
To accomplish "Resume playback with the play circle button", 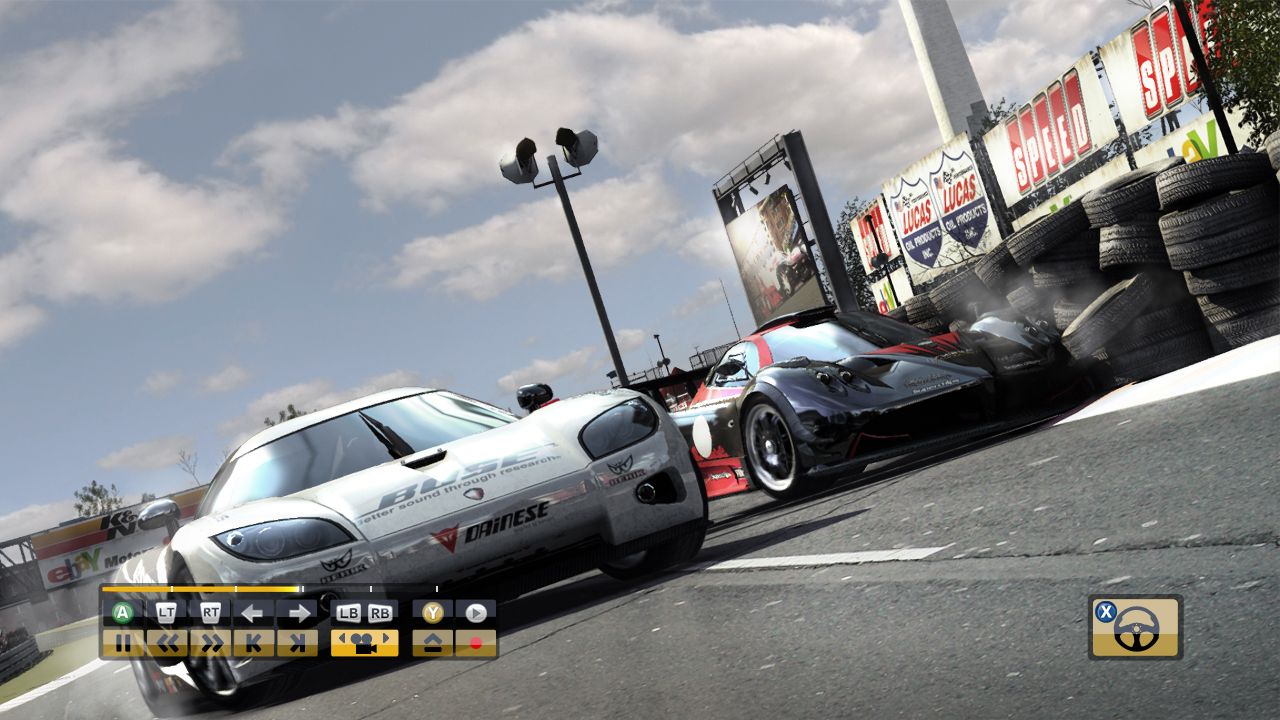I will click(476, 612).
